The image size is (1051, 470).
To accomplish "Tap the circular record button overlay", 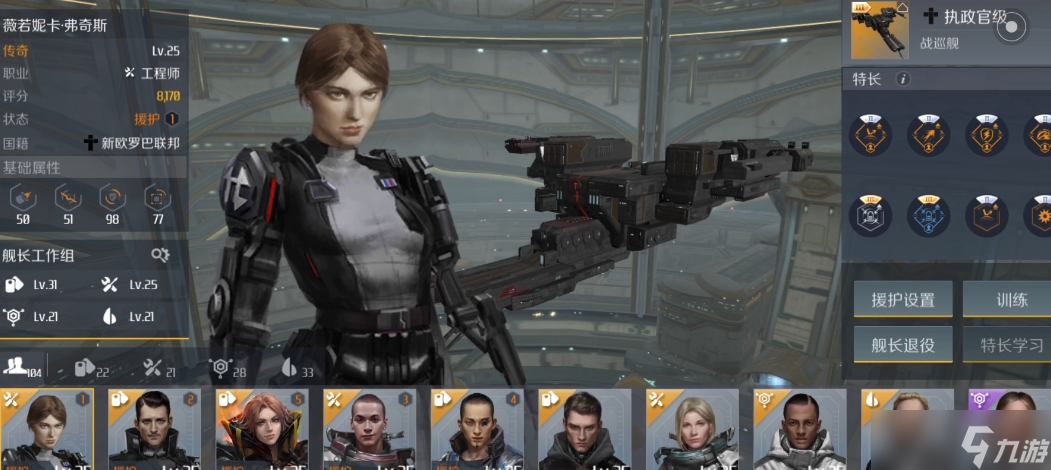I will (x=1011, y=27).
